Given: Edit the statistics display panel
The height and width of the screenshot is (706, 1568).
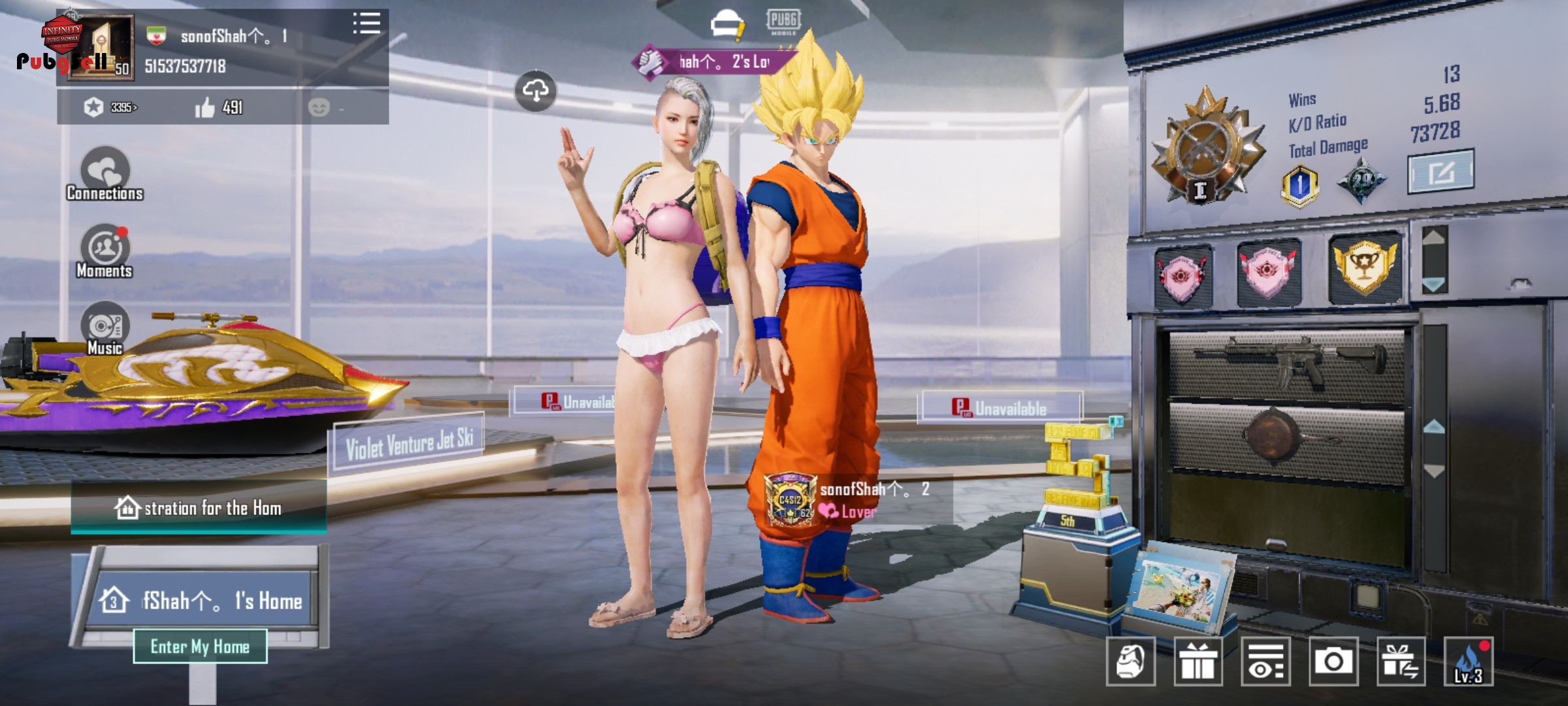Looking at the screenshot, I should (x=1440, y=172).
